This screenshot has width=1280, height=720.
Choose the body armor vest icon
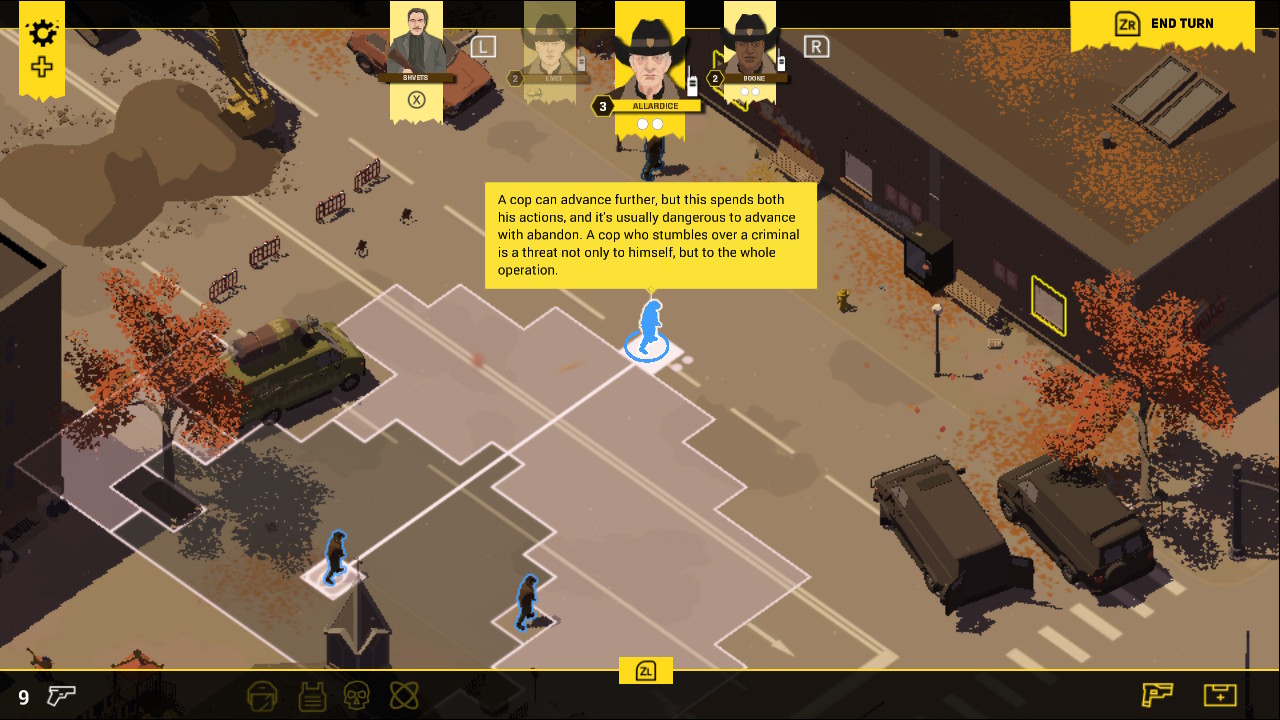[x=310, y=695]
